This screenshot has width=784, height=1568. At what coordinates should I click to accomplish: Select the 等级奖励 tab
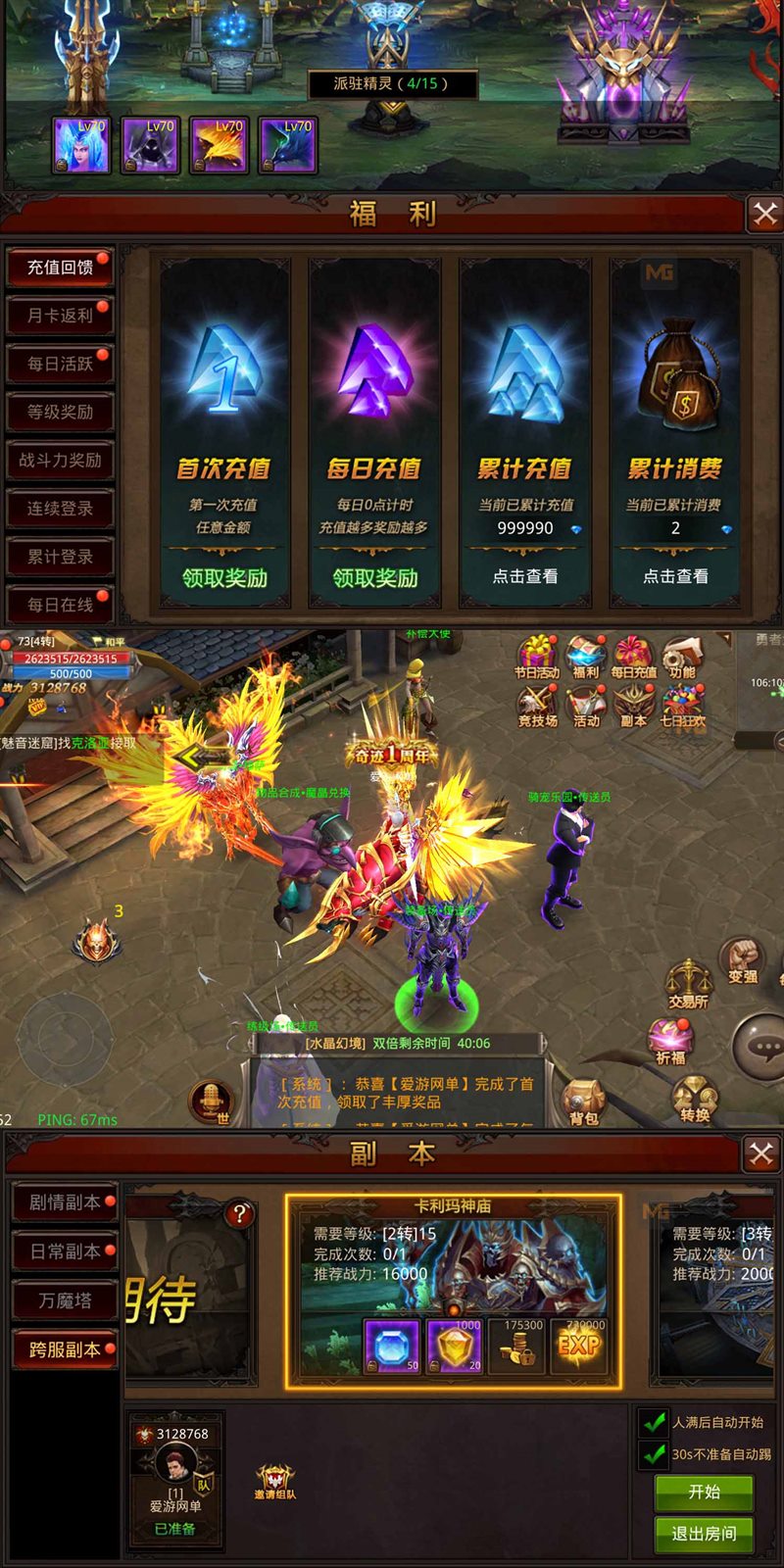pyautogui.click(x=60, y=412)
